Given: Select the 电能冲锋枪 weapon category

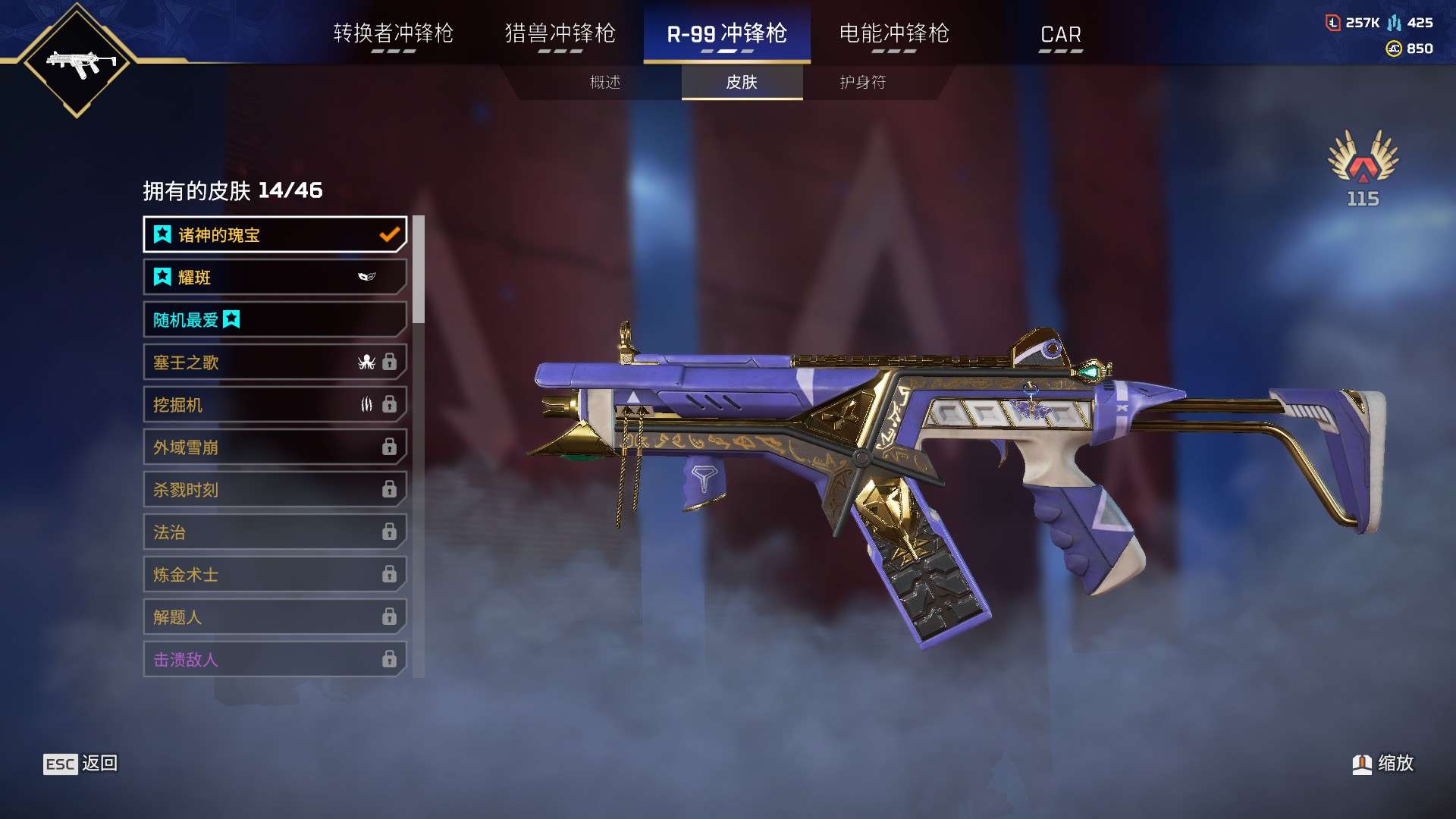Looking at the screenshot, I should pos(895,34).
